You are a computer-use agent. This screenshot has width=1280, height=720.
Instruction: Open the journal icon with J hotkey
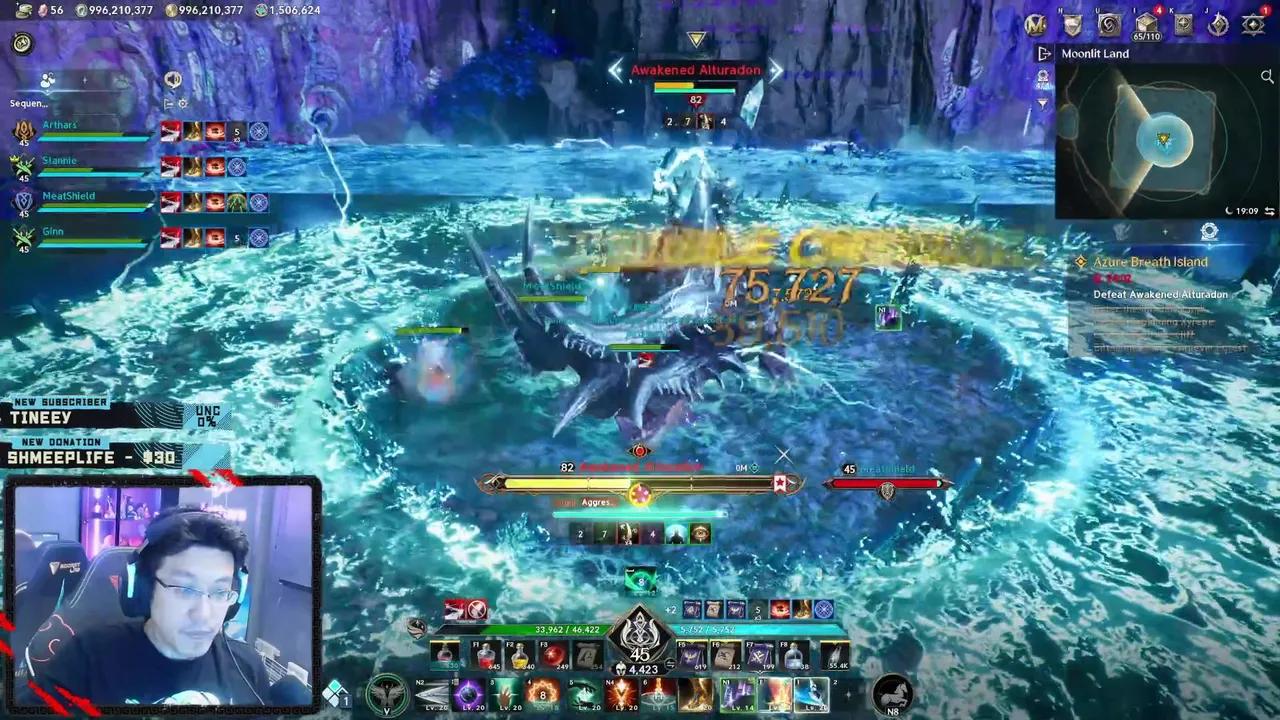[1217, 25]
